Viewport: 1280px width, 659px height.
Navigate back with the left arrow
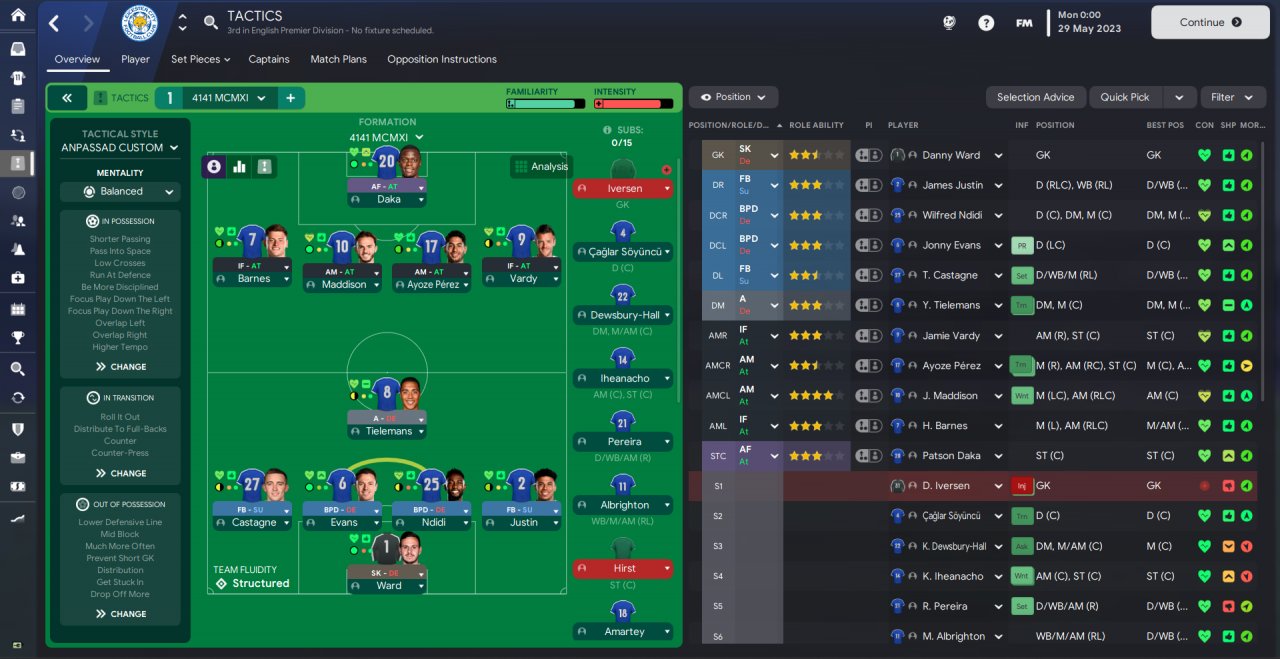tap(54, 23)
